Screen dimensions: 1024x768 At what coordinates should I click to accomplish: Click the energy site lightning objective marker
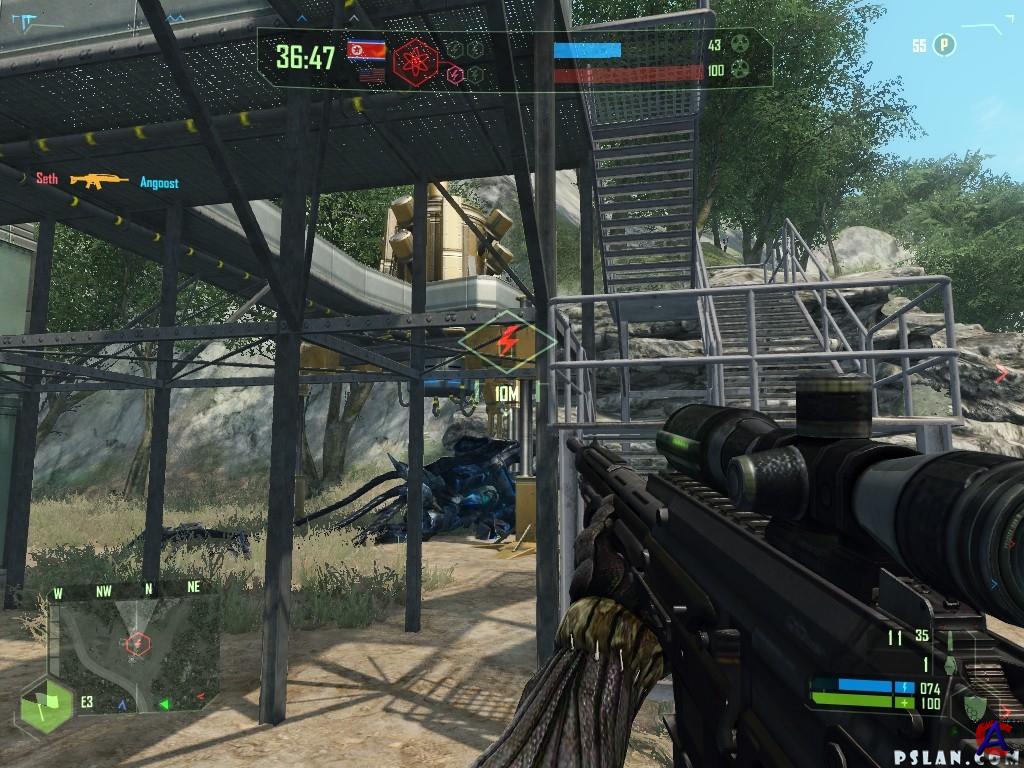click(507, 342)
